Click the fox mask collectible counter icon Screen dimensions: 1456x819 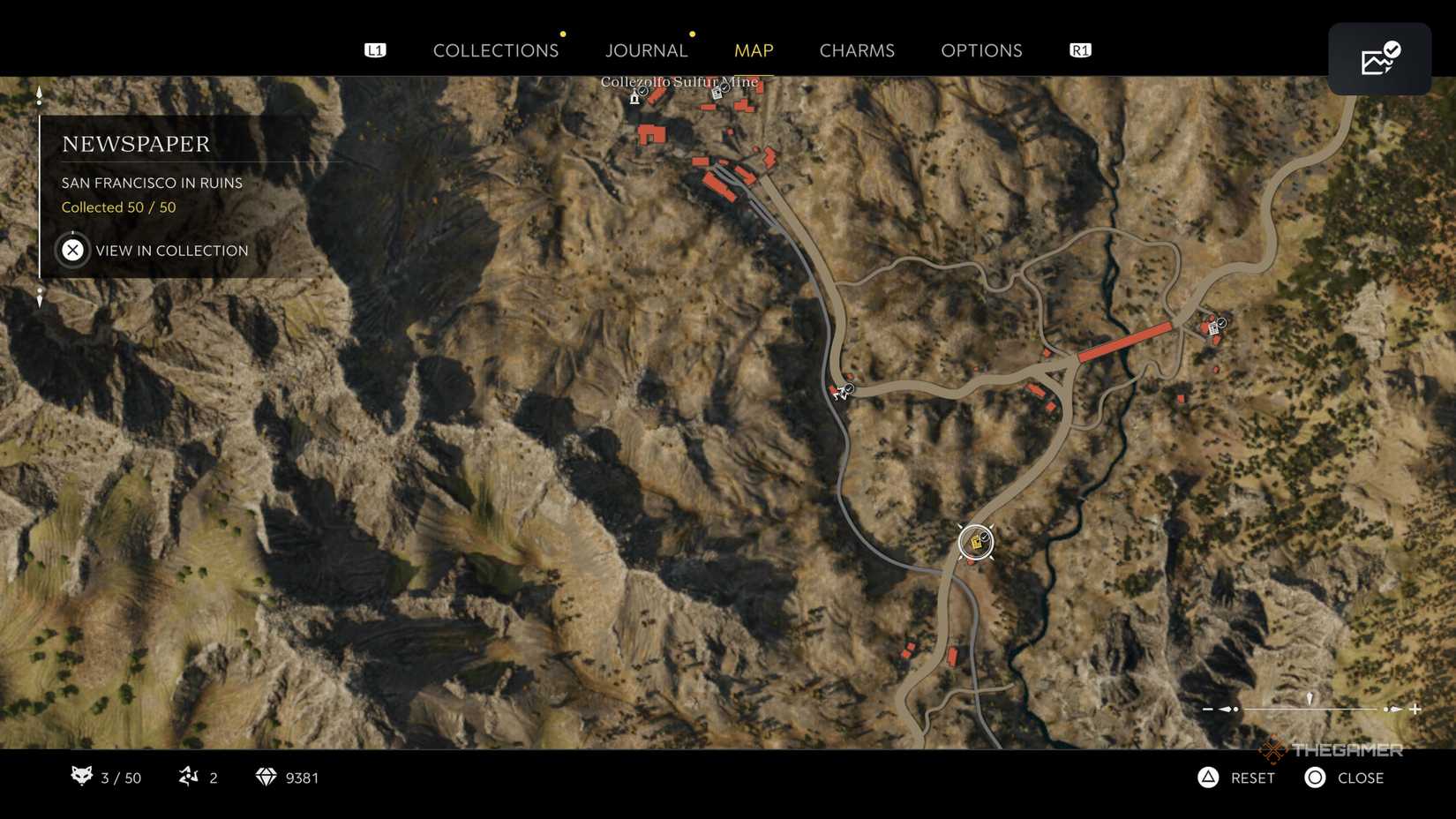tap(80, 778)
